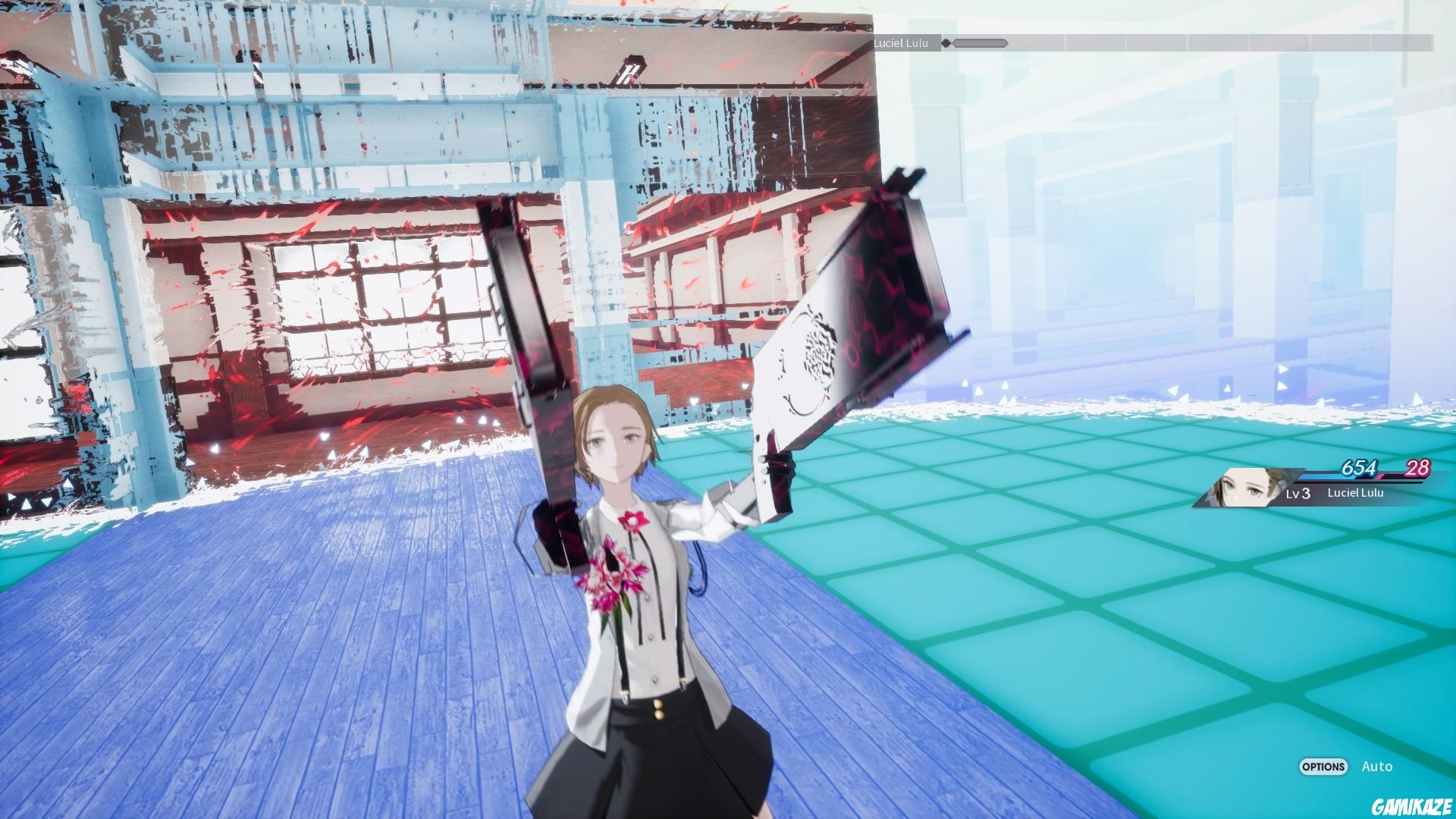Select the Luciel Lulu name tab on top
The image size is (1456, 819).
click(x=901, y=43)
